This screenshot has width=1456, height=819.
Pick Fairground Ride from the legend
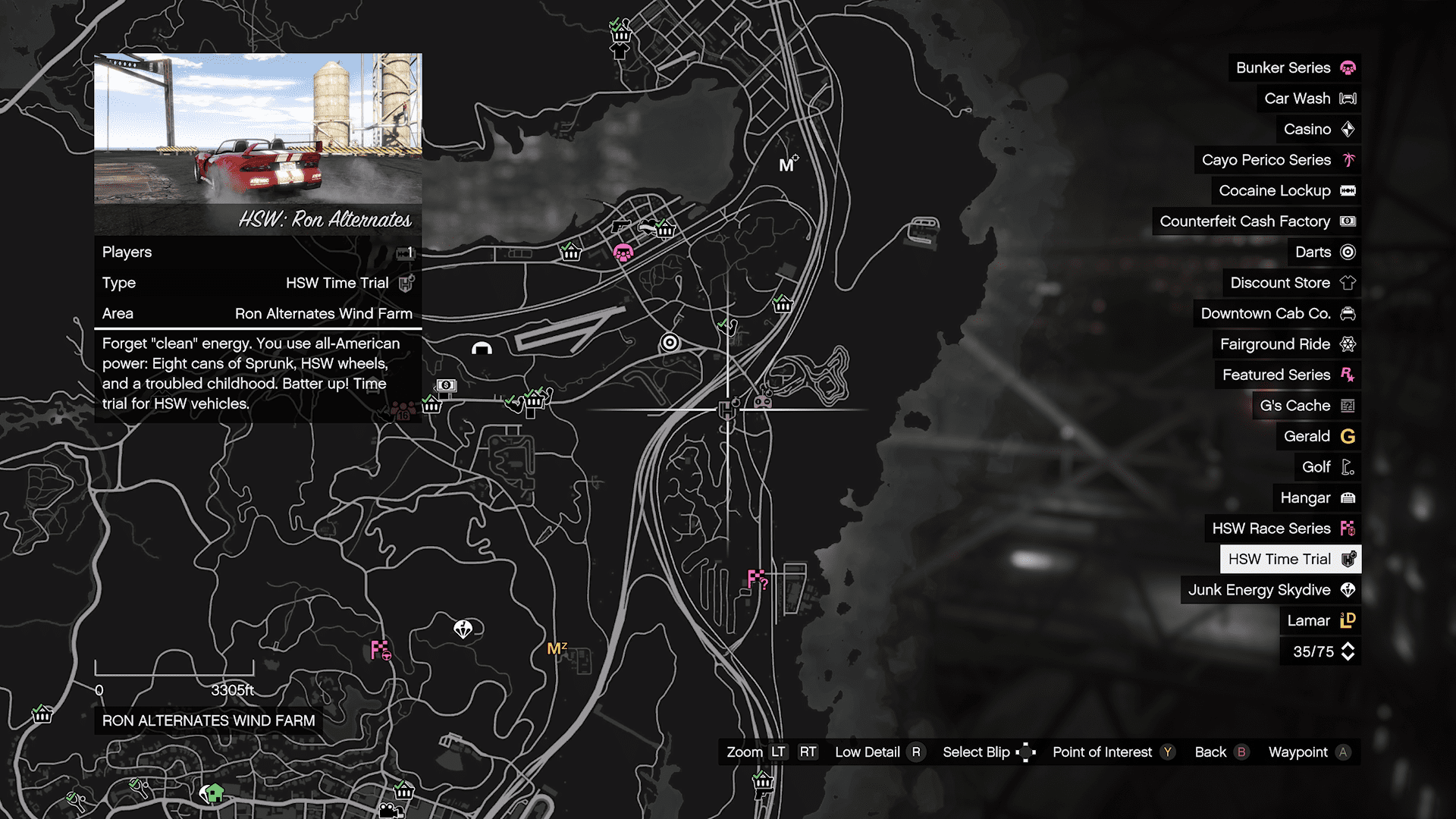(x=1287, y=344)
